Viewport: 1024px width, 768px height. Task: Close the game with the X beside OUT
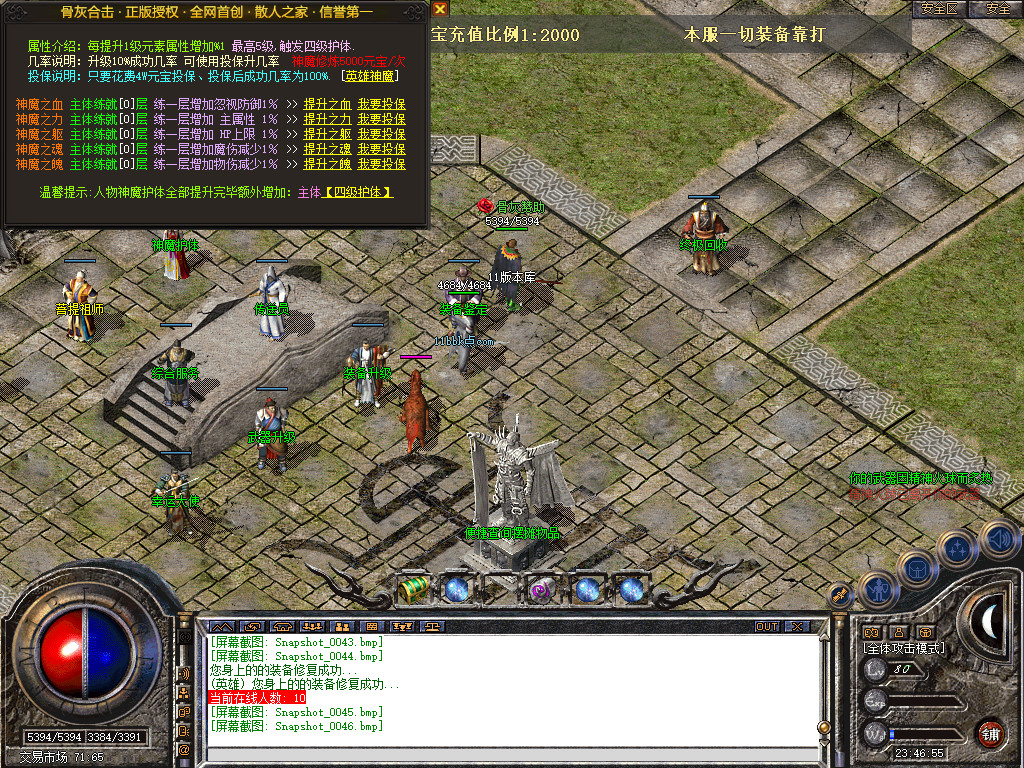[796, 627]
